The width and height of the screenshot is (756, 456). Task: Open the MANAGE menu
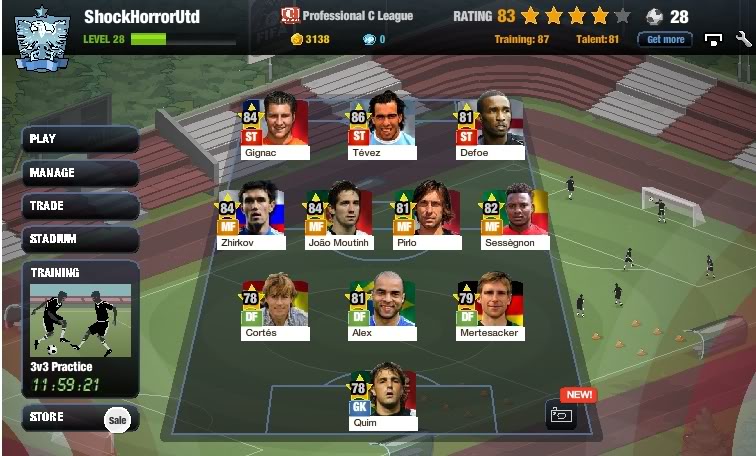pyautogui.click(x=80, y=173)
